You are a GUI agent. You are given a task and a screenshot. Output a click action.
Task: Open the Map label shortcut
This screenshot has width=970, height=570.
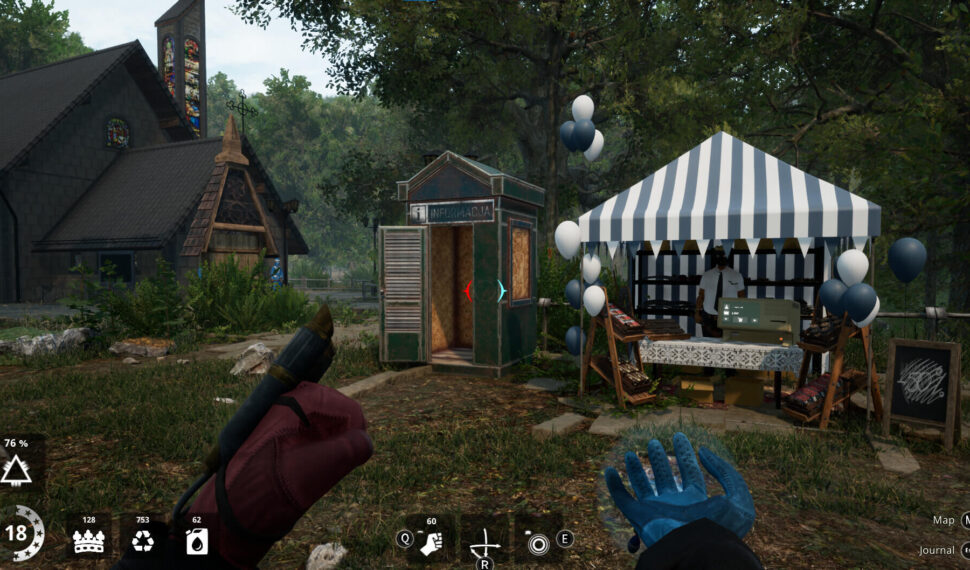tap(944, 520)
